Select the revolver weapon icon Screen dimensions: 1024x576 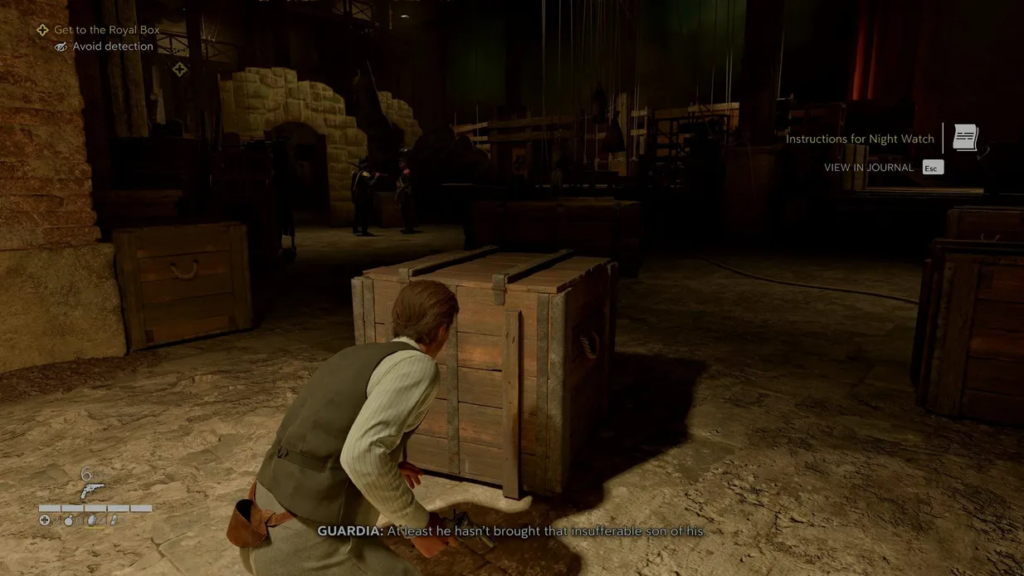92,490
